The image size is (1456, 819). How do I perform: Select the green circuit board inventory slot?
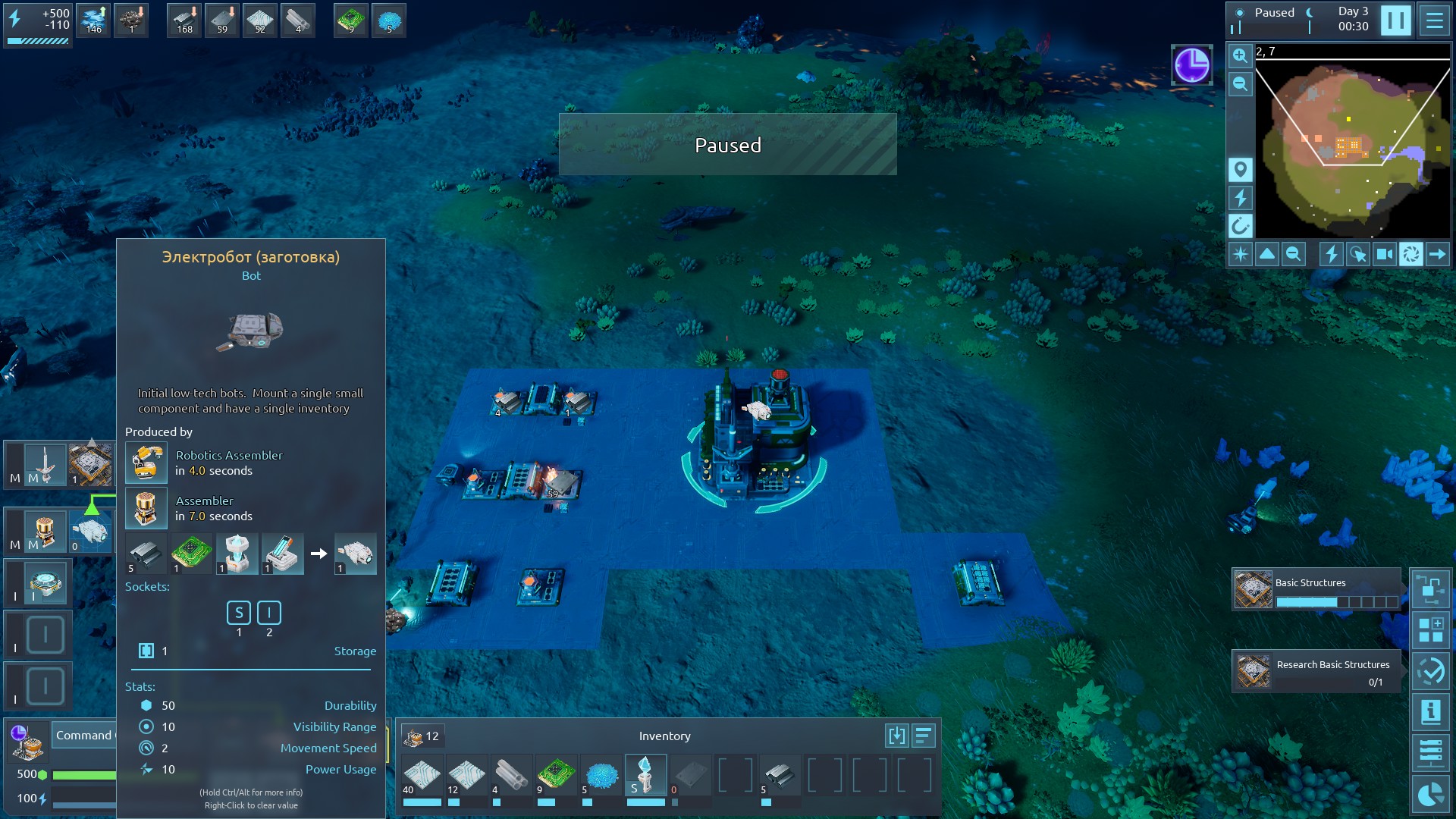(556, 775)
